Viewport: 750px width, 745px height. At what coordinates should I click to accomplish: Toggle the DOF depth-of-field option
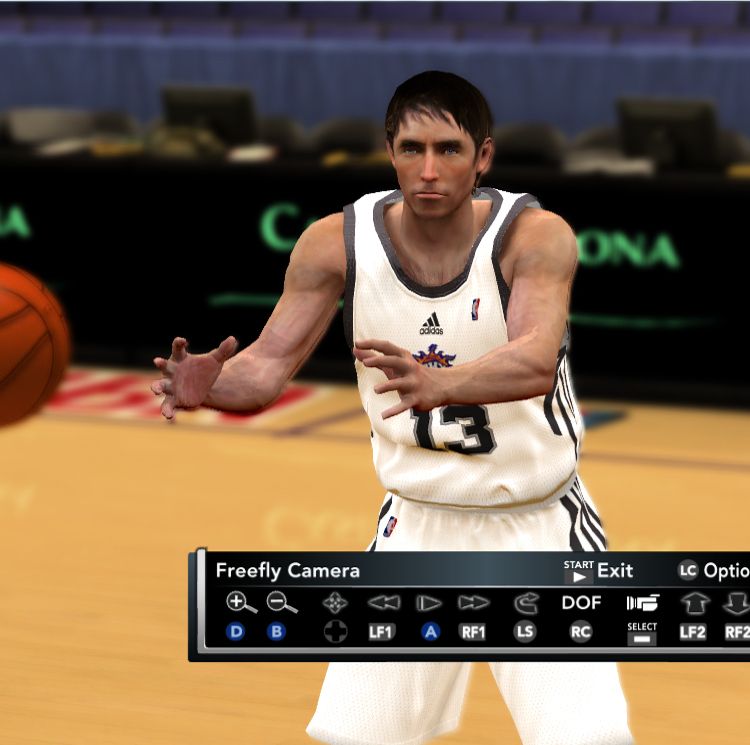tap(581, 602)
